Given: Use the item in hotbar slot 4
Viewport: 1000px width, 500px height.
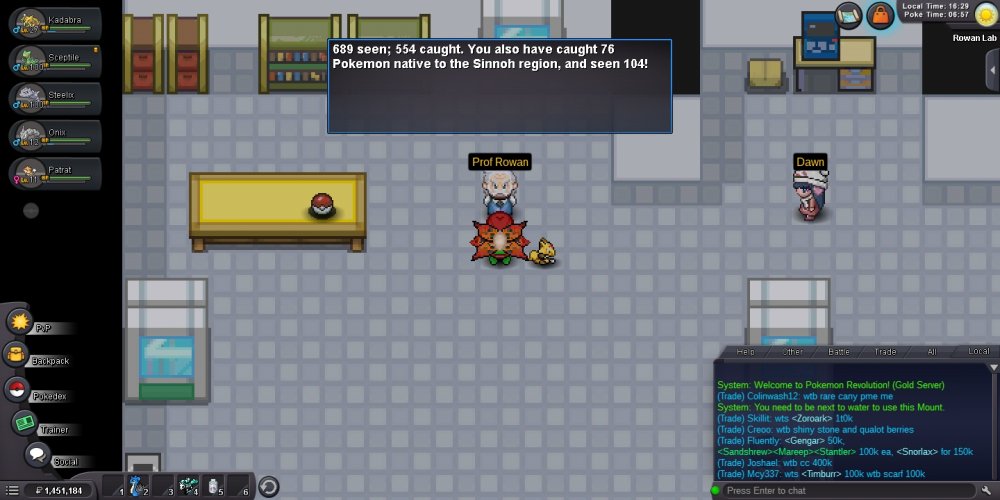Looking at the screenshot, I should tap(187, 486).
